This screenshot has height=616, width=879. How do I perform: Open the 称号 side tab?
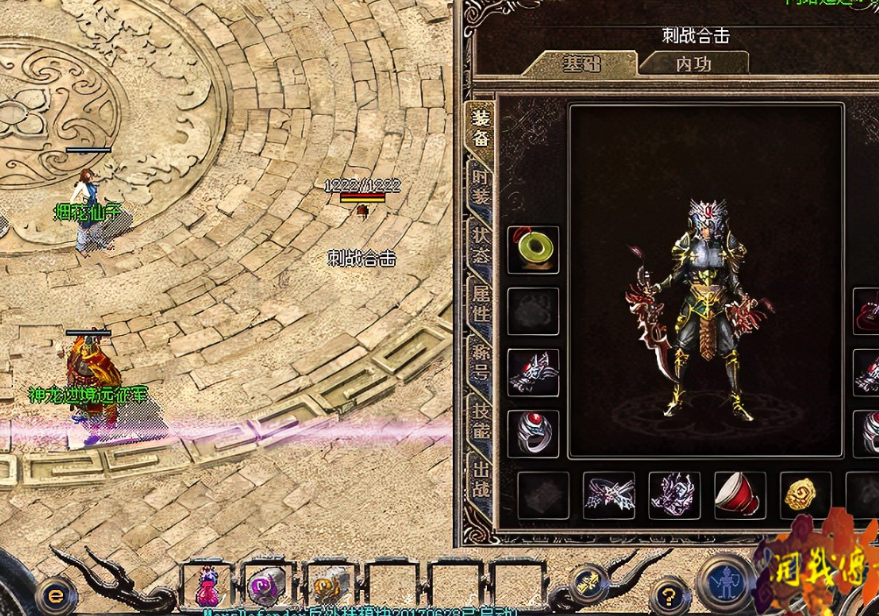(481, 355)
